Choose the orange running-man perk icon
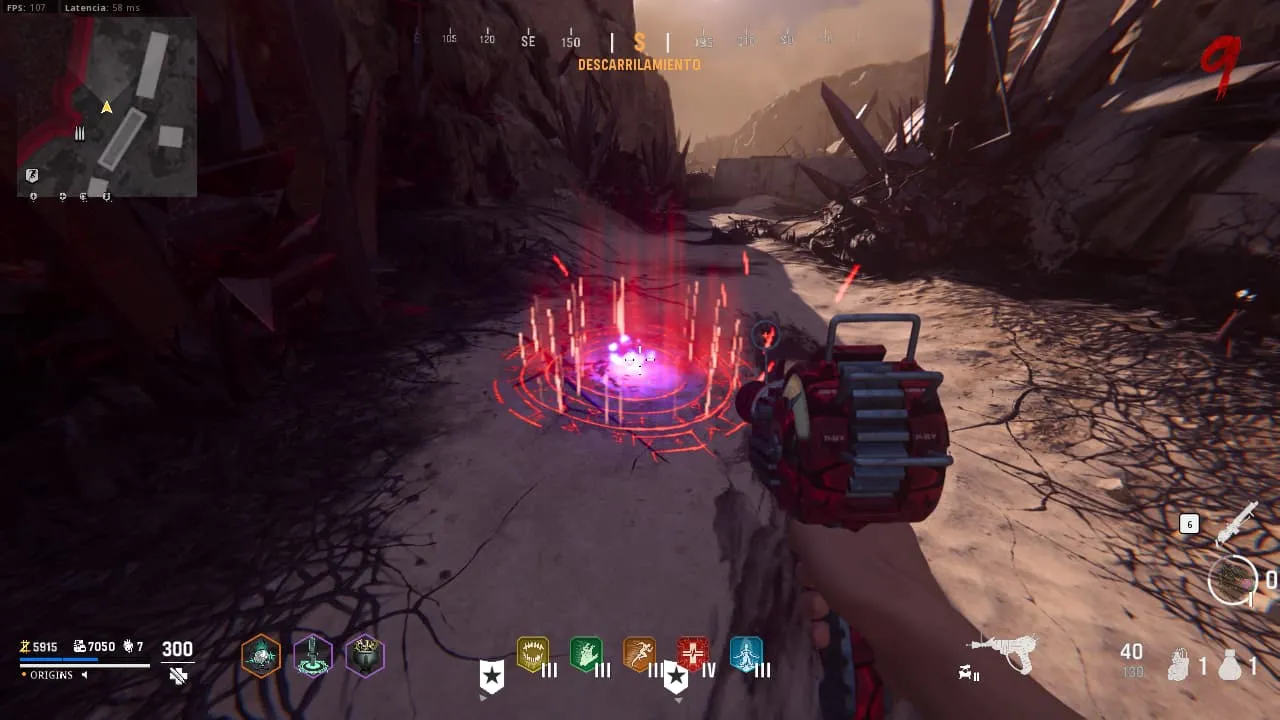Viewport: 1280px width, 720px height. [639, 654]
